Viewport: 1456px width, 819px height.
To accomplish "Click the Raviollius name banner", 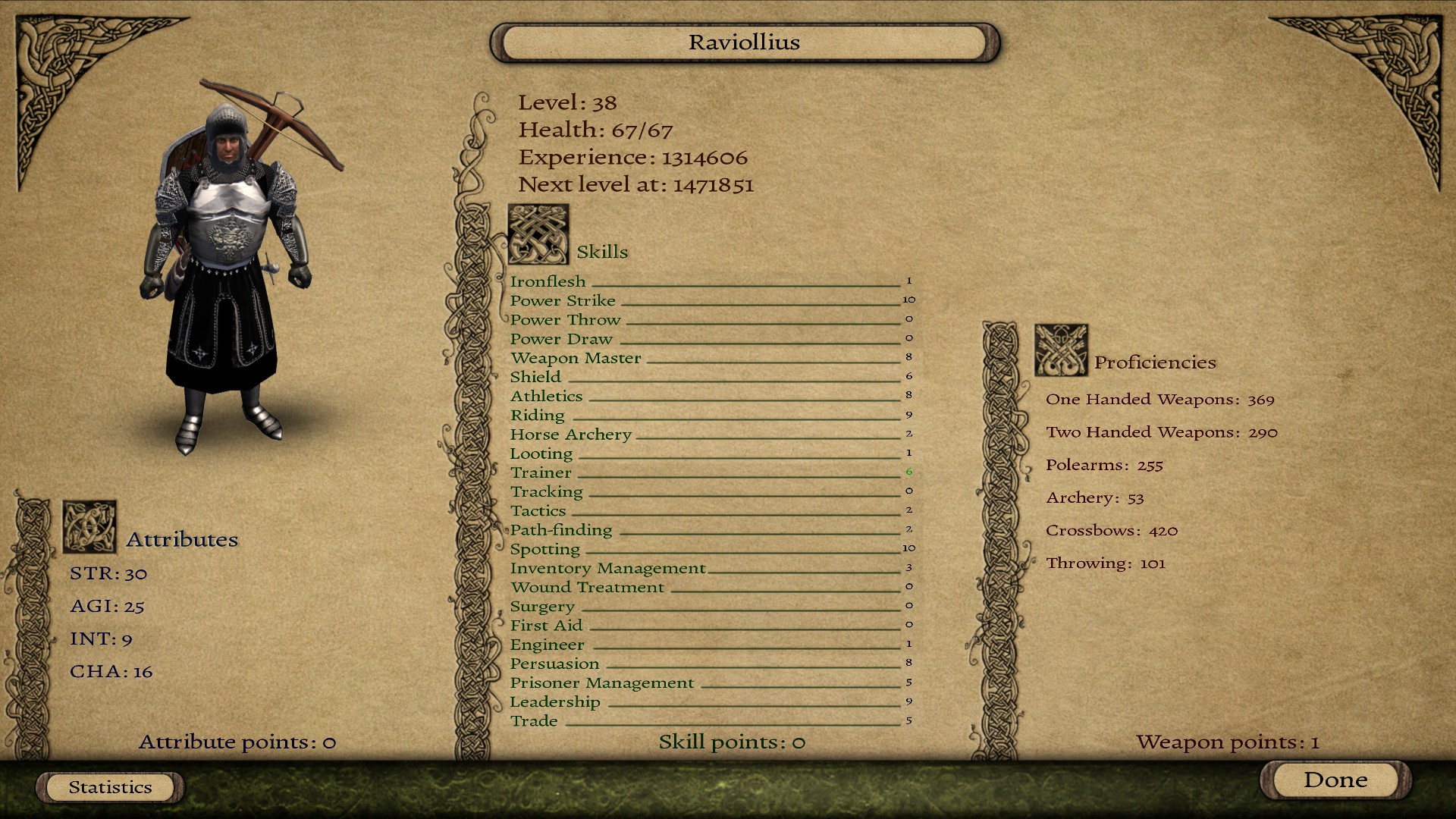I will coord(743,42).
